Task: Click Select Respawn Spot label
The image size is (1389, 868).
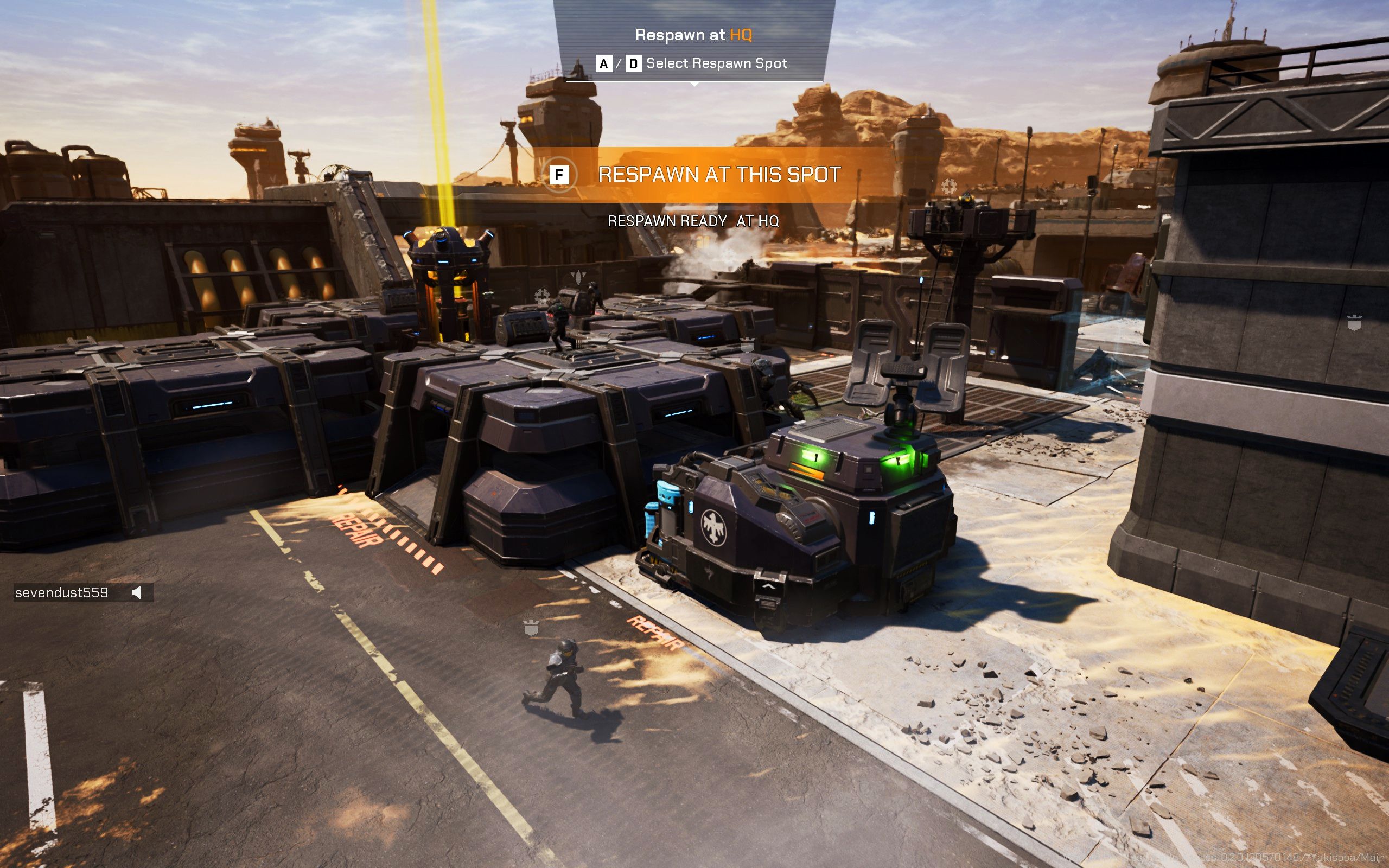Action: [x=717, y=63]
